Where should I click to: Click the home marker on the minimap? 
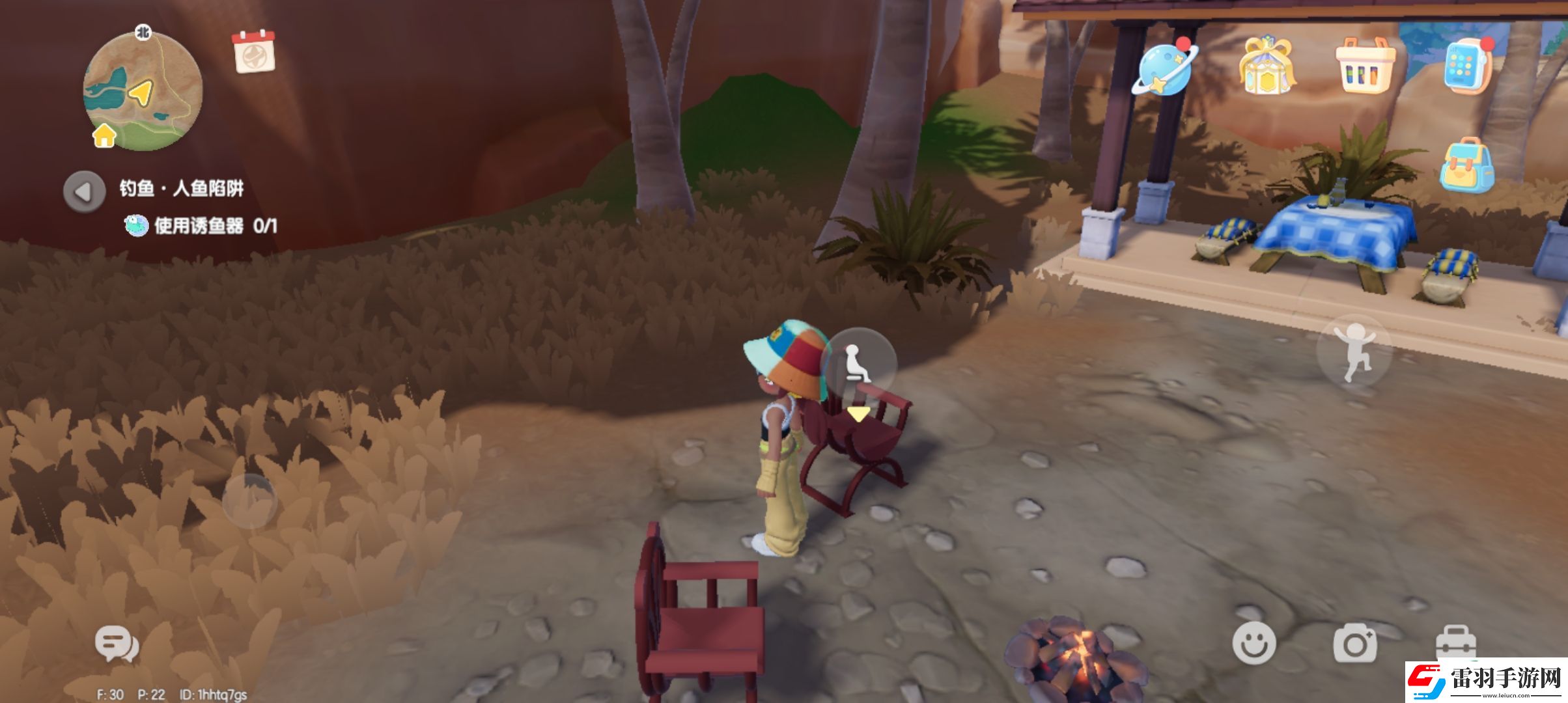[x=104, y=135]
